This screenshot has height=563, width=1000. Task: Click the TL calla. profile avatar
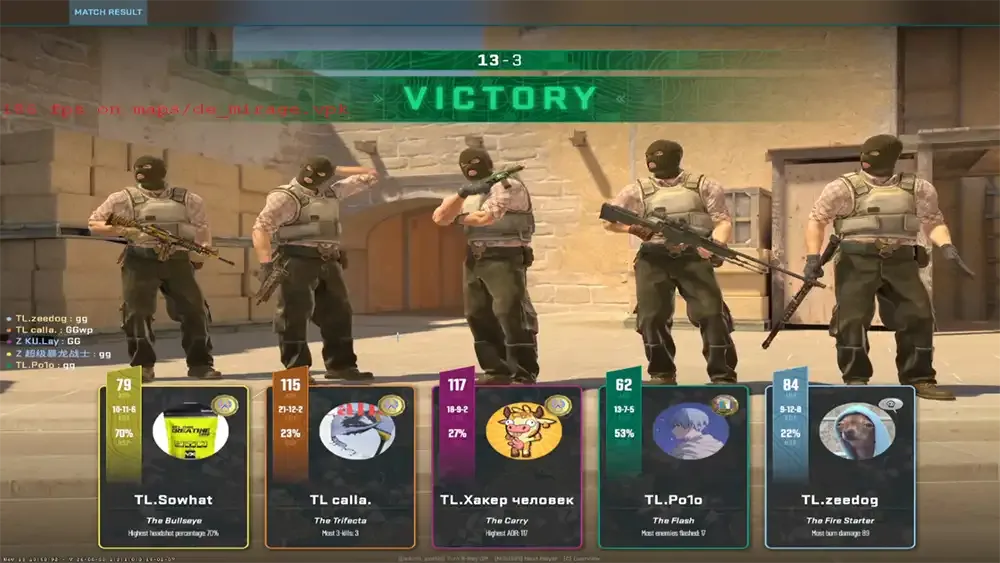[357, 431]
